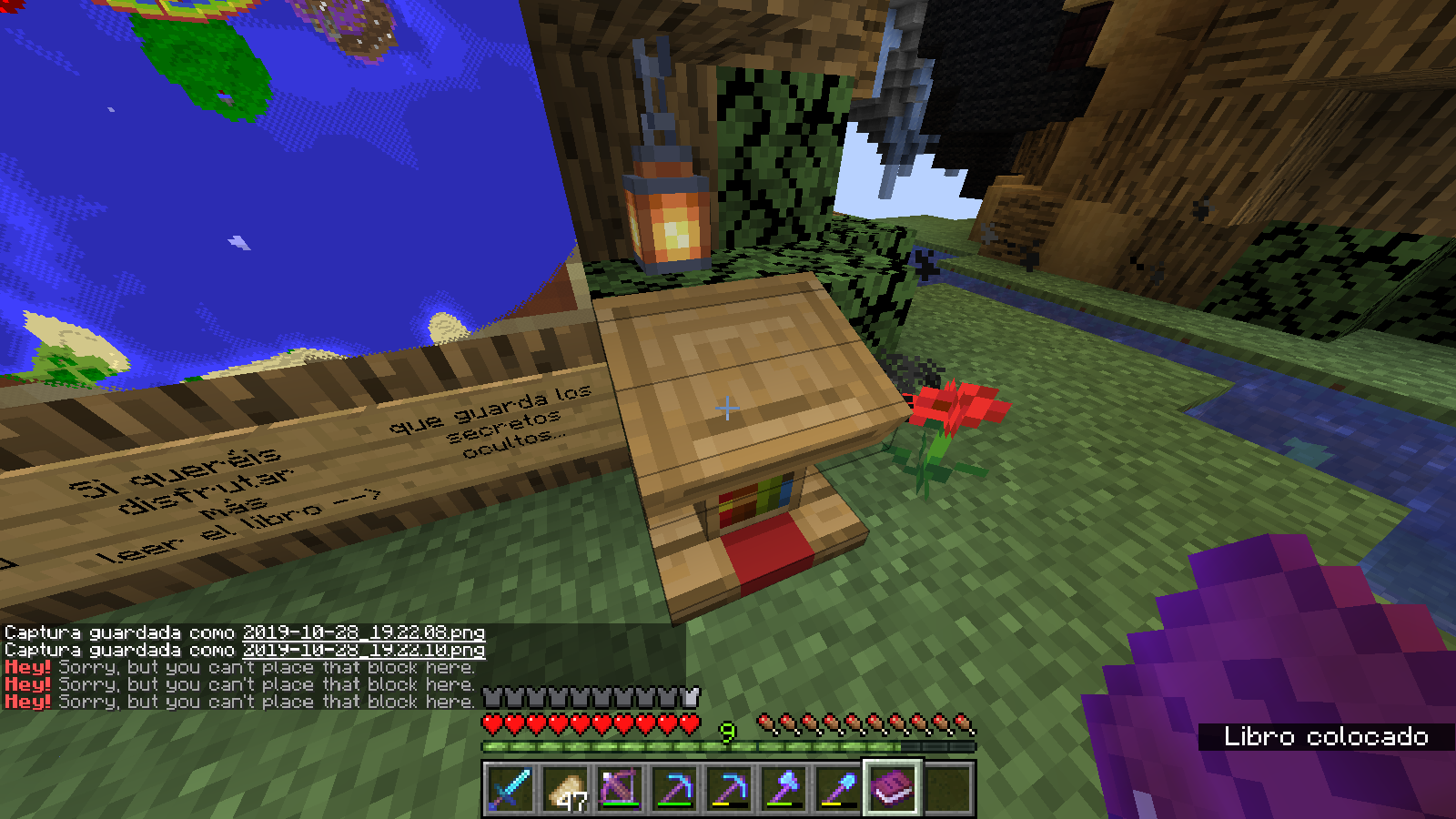Choose the diamond pickaxe with green durability bar
The image size is (1456, 819).
(x=674, y=788)
